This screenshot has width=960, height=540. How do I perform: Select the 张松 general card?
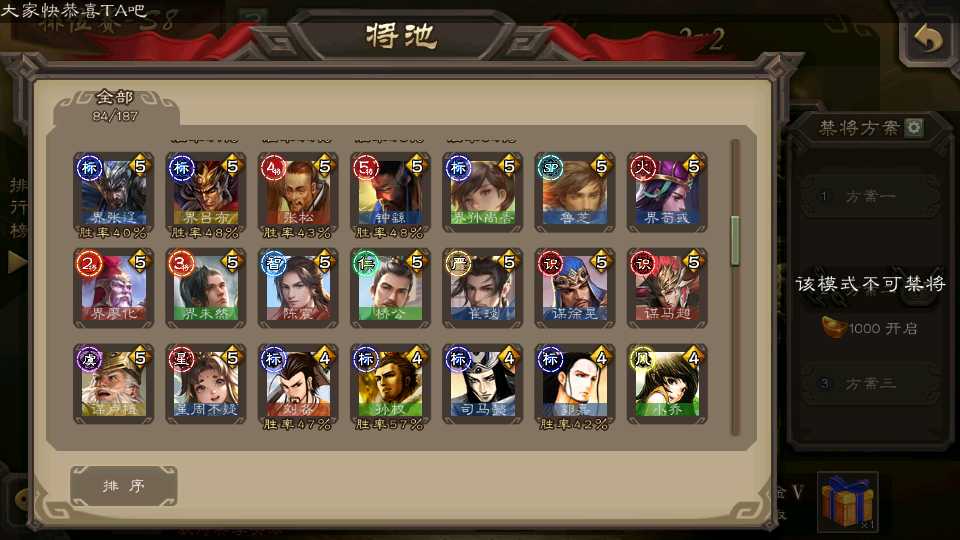tap(297, 192)
